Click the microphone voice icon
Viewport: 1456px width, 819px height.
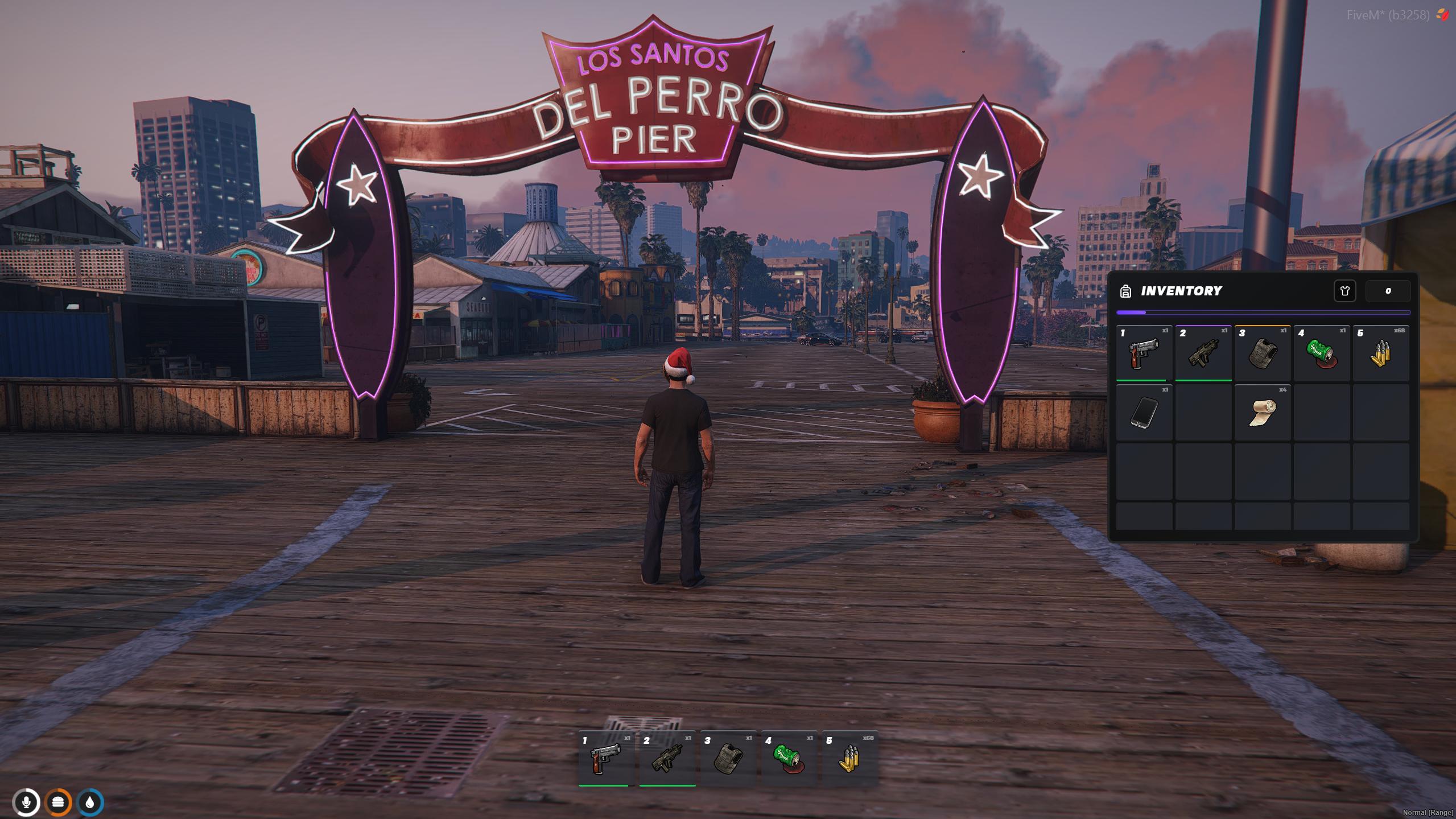point(26,802)
